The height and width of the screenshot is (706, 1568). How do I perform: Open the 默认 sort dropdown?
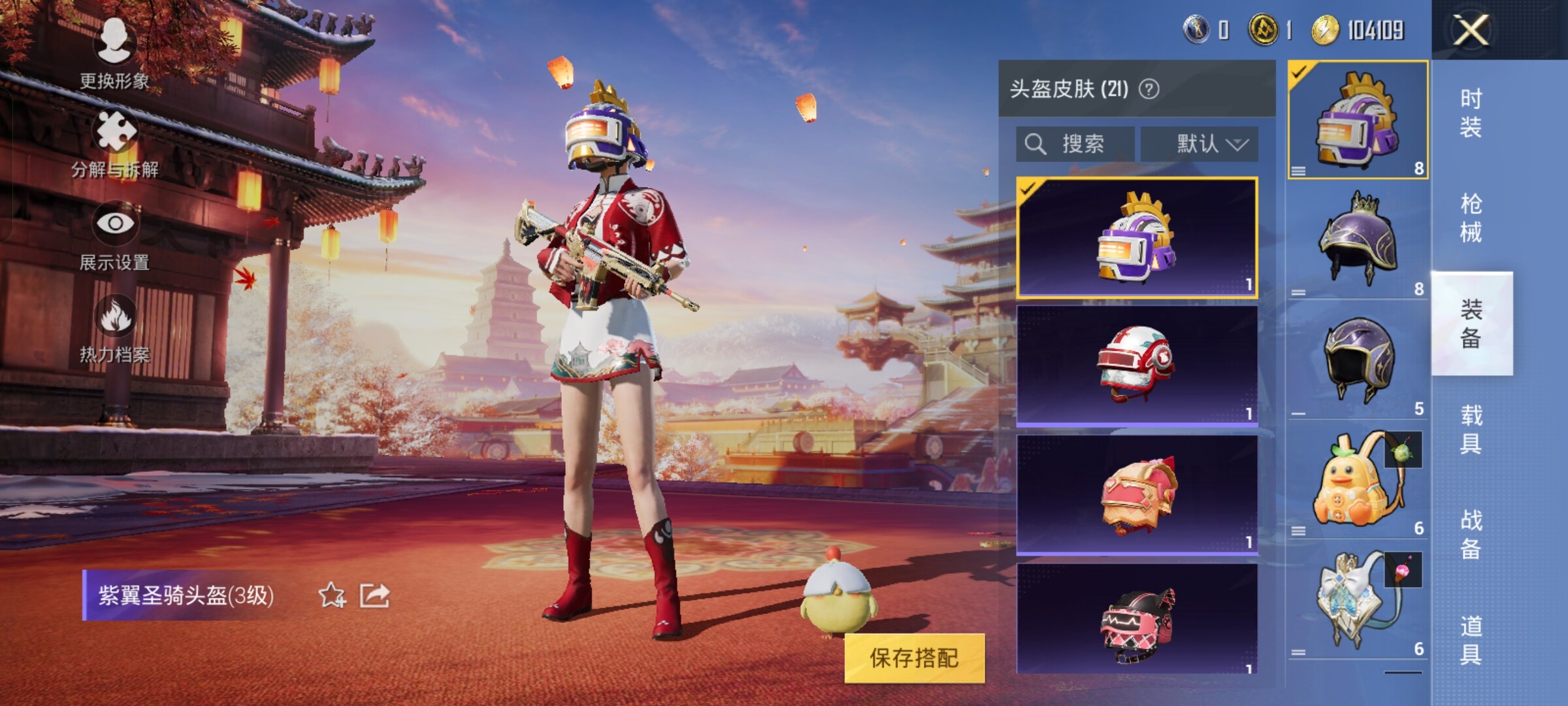1200,144
